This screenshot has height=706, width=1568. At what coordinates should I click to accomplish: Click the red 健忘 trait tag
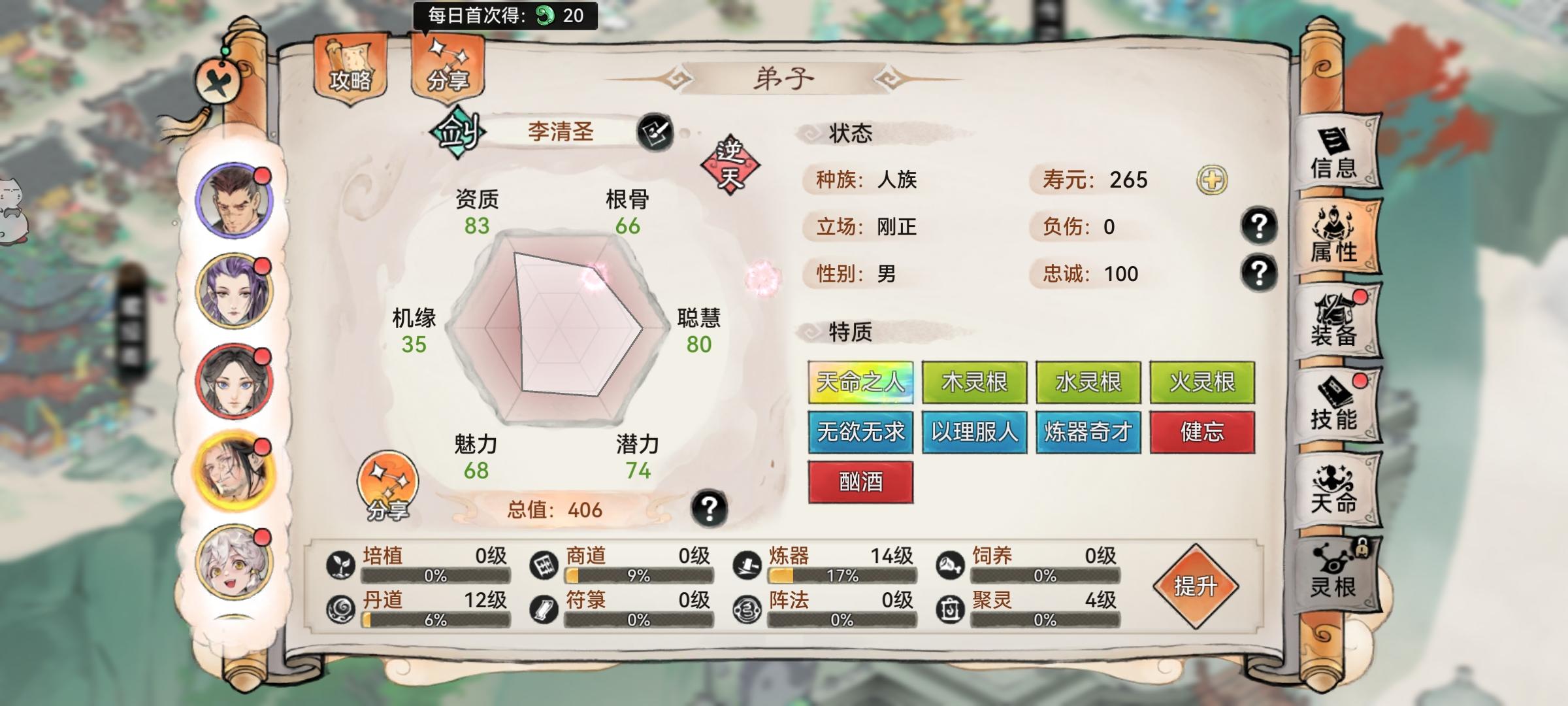point(1204,432)
